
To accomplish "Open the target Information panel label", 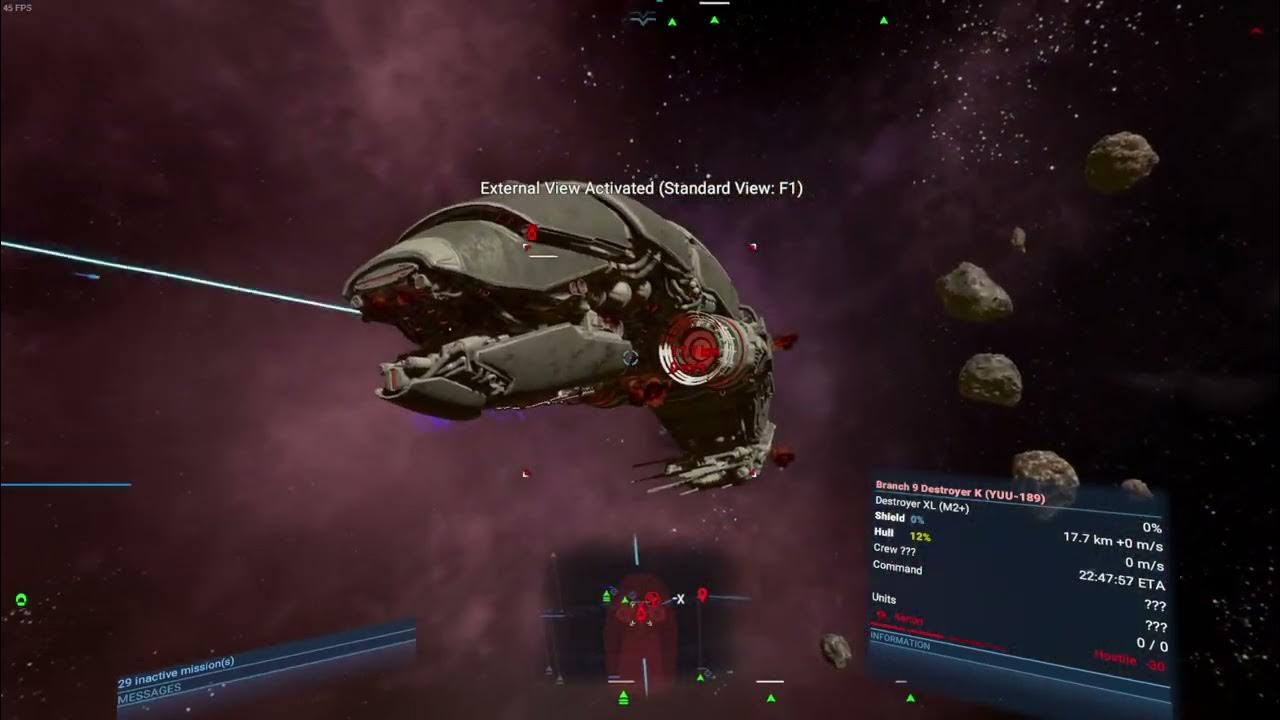I will click(x=900, y=644).
